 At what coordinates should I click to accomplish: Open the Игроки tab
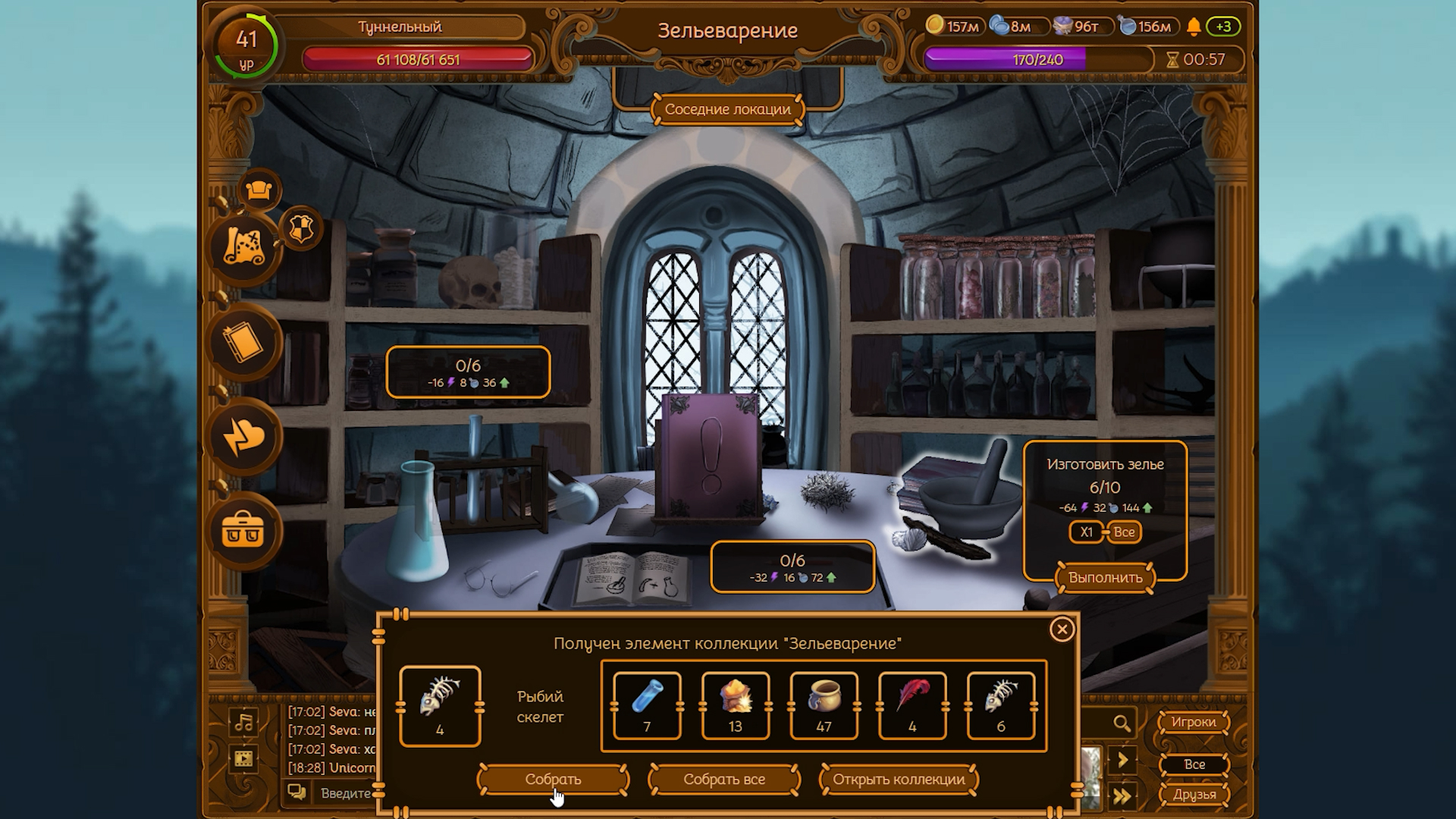(x=1193, y=722)
